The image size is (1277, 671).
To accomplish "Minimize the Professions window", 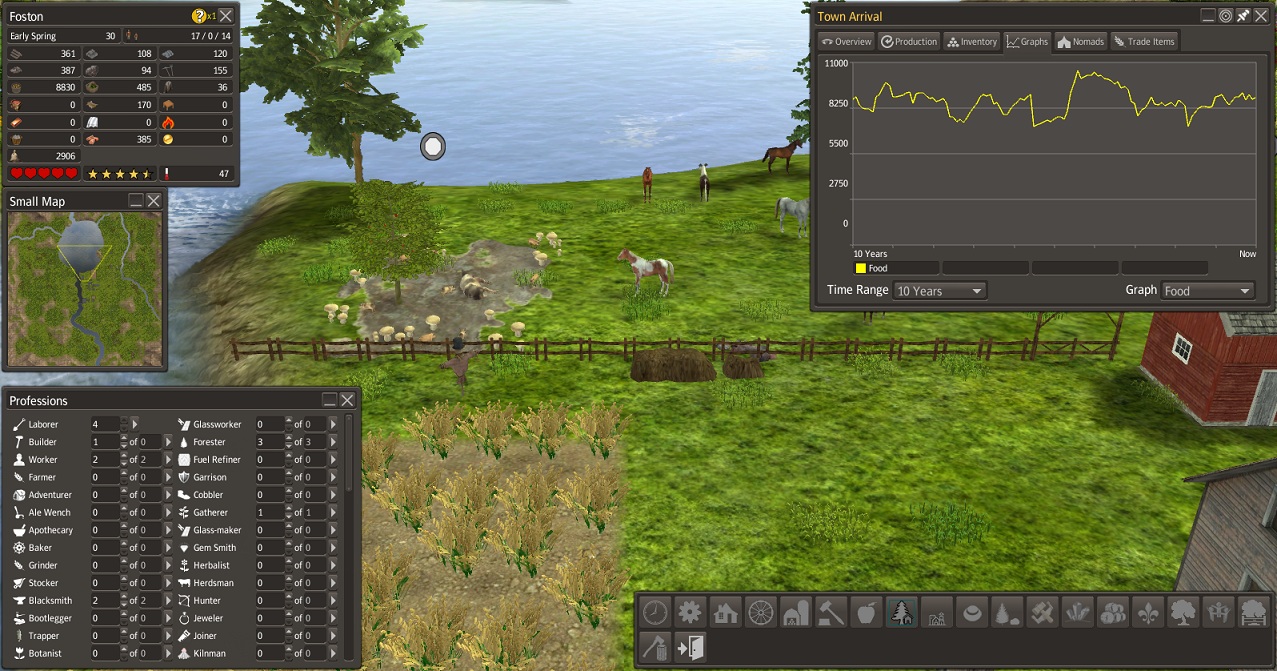I will click(x=329, y=400).
